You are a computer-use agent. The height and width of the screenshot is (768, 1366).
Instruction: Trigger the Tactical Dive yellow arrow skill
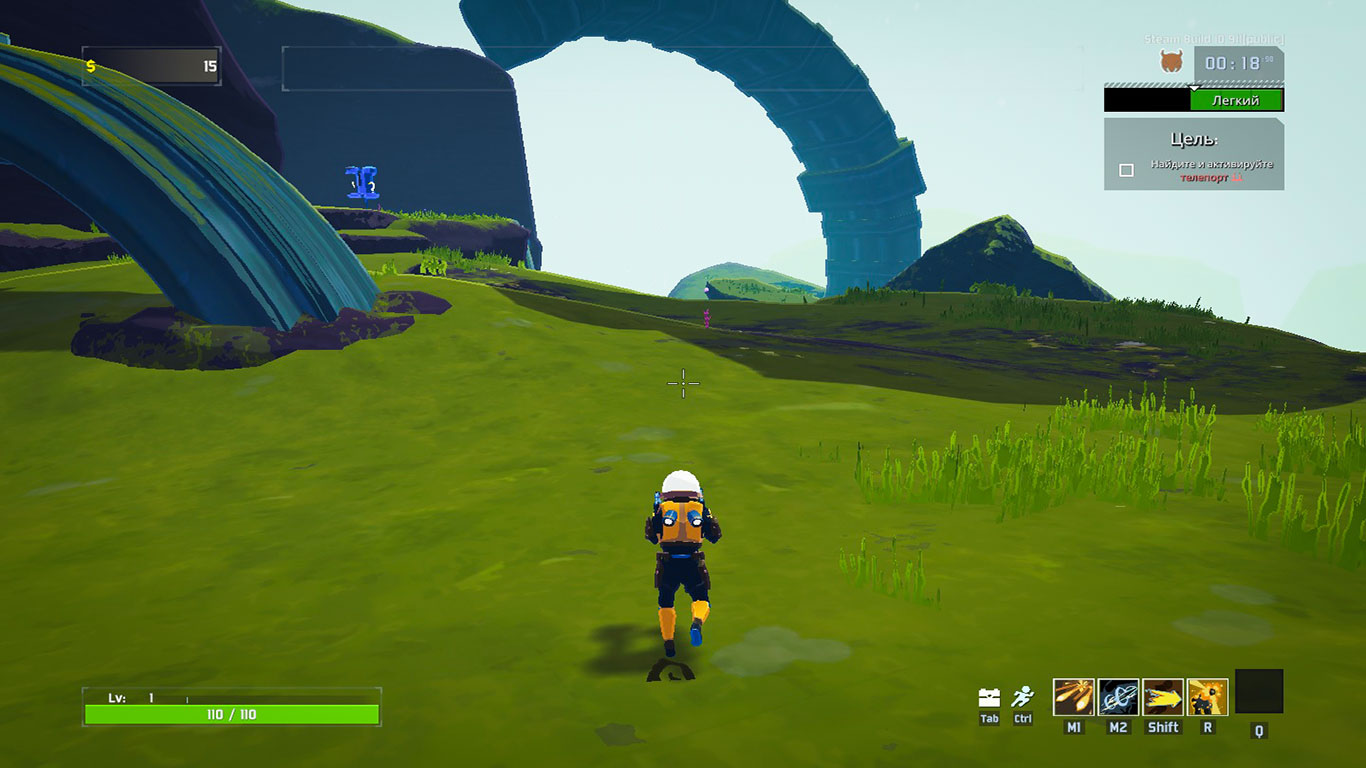(x=1163, y=697)
